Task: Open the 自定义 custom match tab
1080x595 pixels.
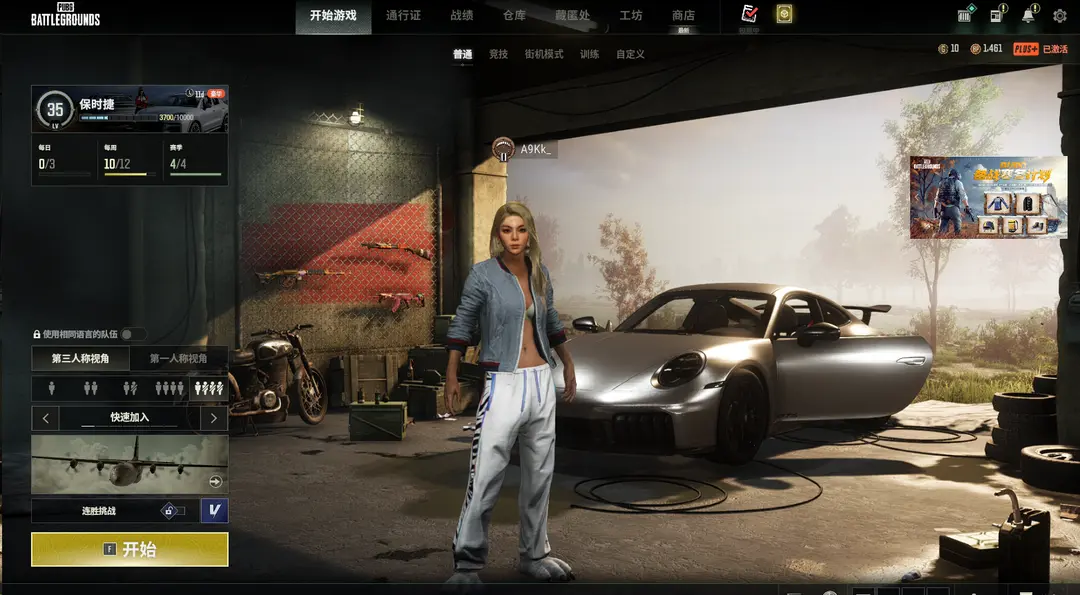Action: [630, 54]
